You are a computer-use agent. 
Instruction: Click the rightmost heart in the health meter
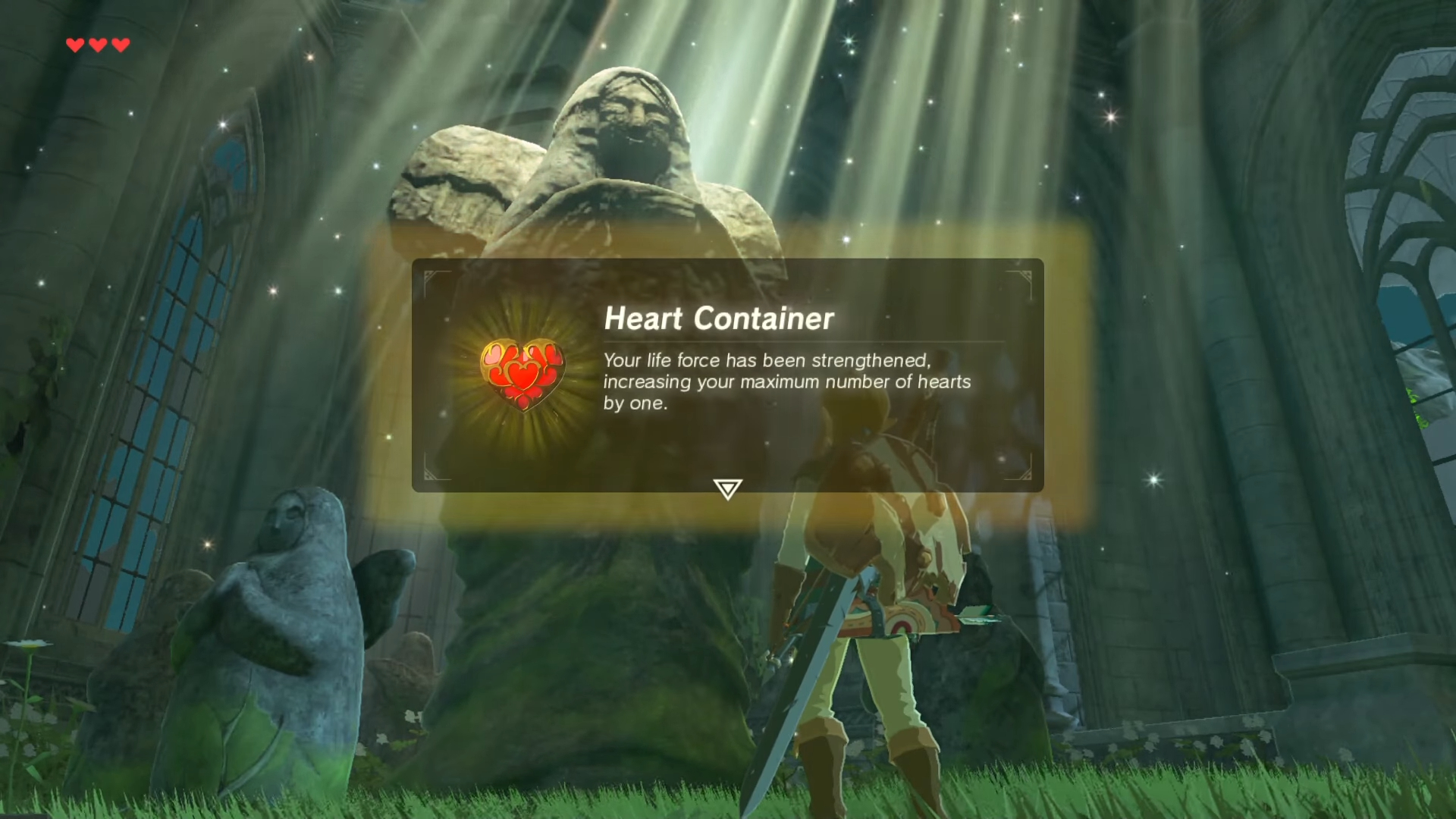pos(120,45)
